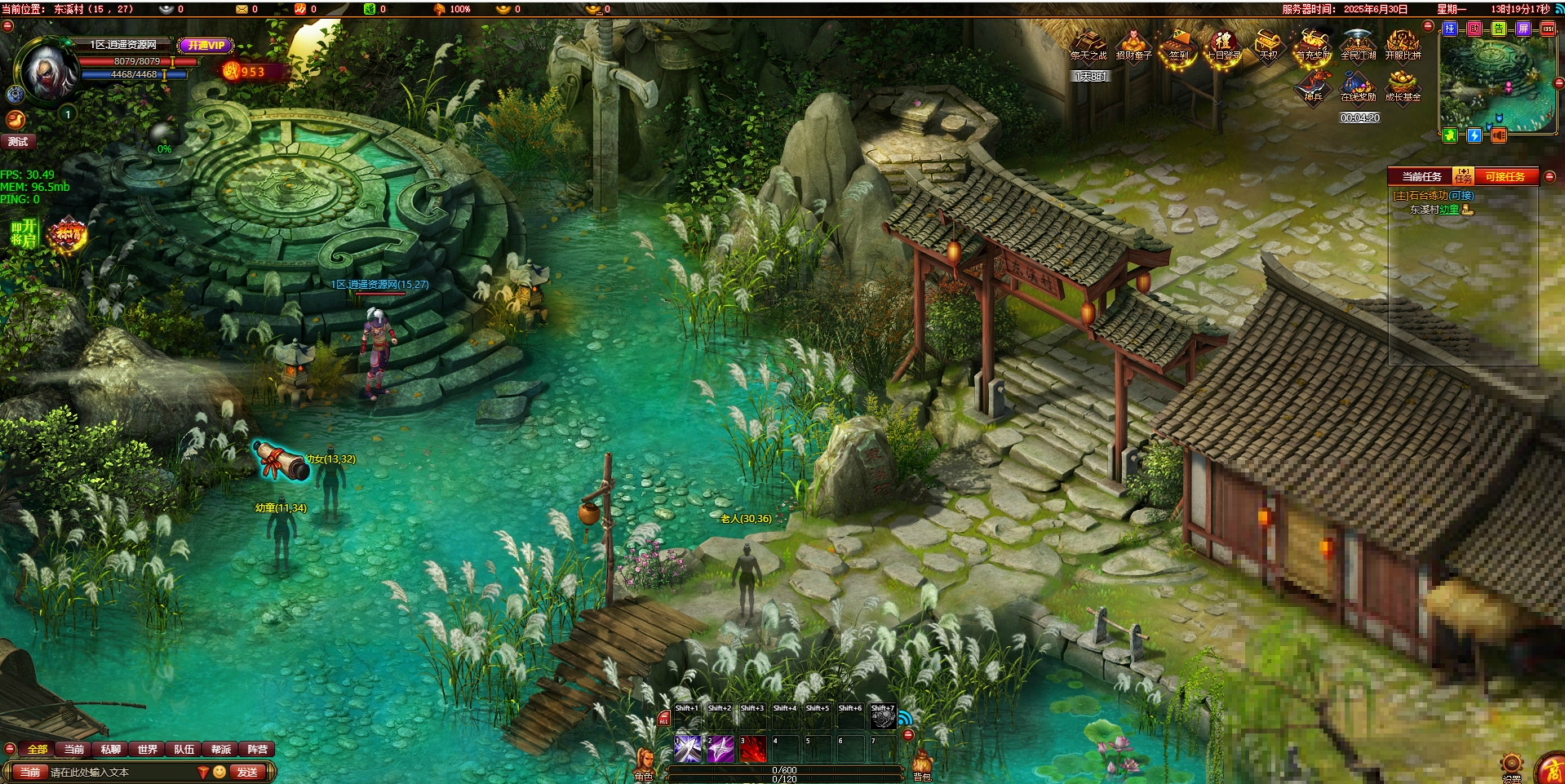Toggle the 屏 screen button above minimap
Image resolution: width=1565 pixels, height=784 pixels.
(x=1523, y=29)
